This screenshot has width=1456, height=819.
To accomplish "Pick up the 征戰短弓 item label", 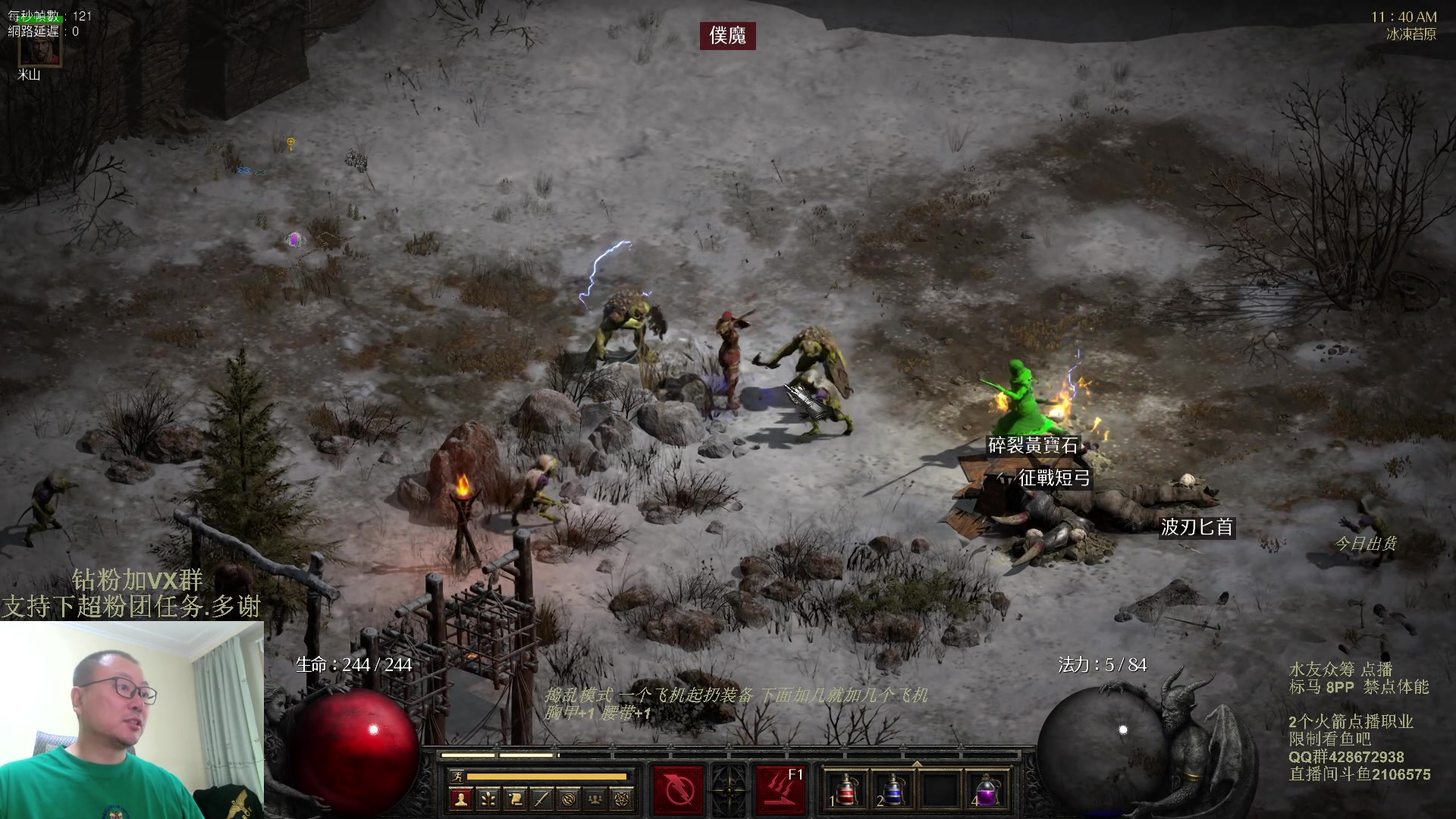I will tap(1053, 478).
